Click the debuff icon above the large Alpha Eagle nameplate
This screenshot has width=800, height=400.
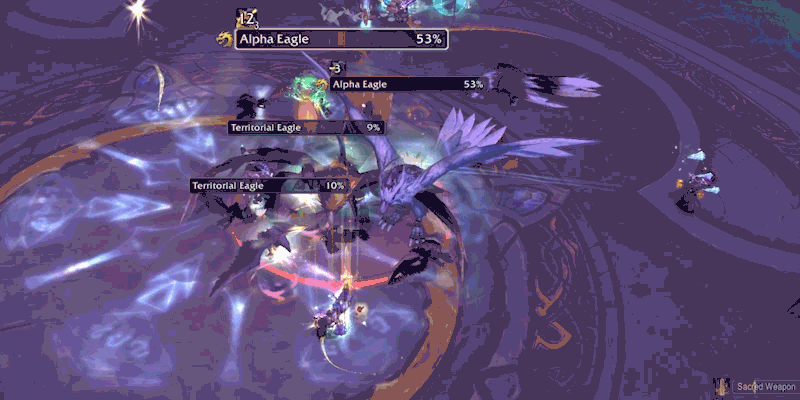point(245,17)
